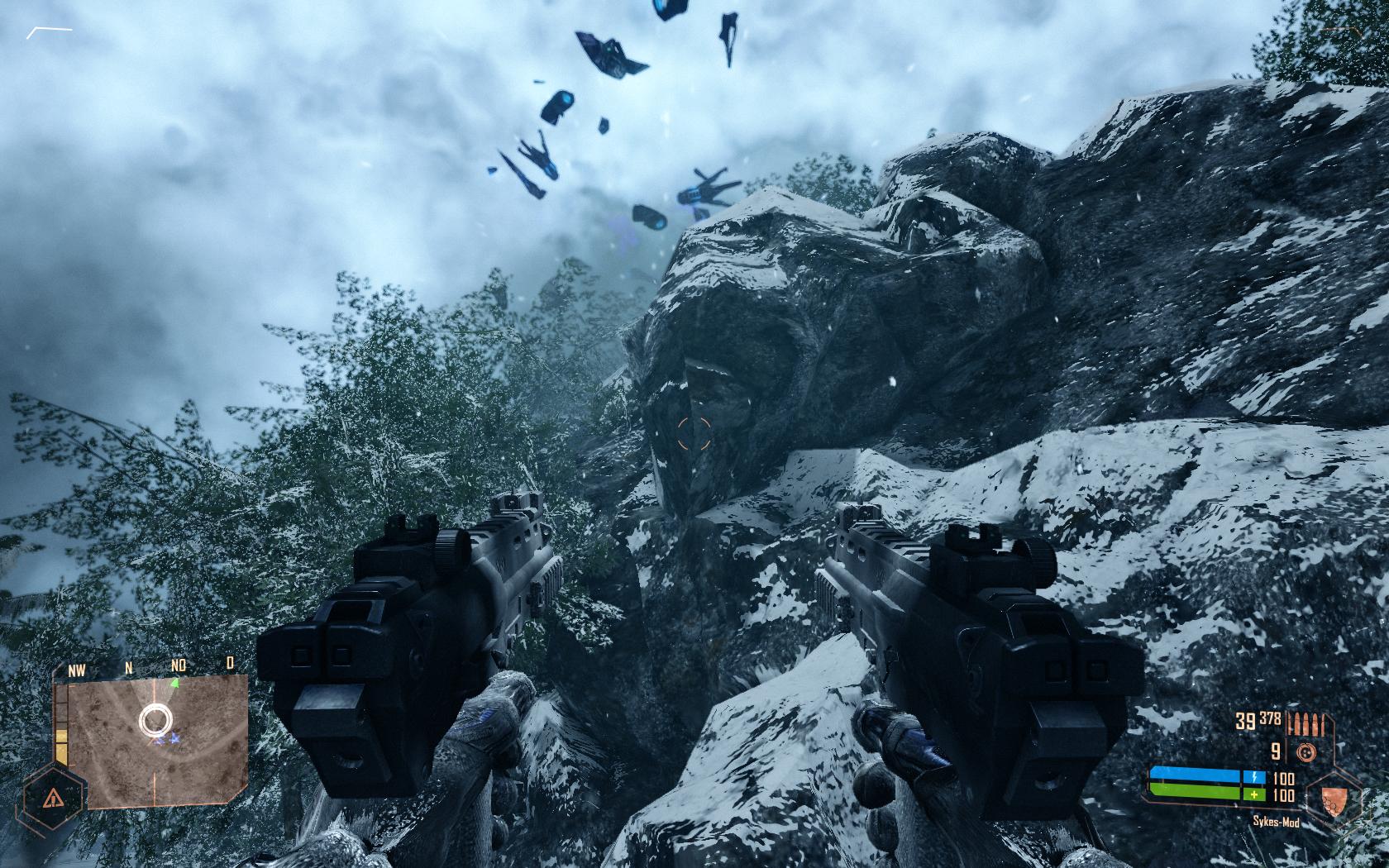Screen dimensions: 1389x868
Task: Click the white player ring on minimap
Action: pyautogui.click(x=154, y=720)
